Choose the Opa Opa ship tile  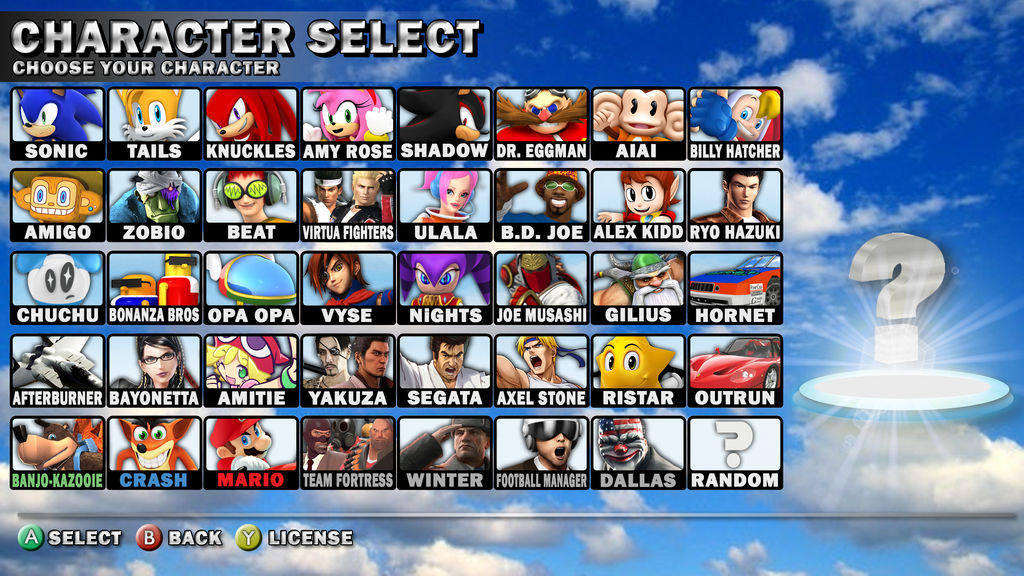[251, 288]
